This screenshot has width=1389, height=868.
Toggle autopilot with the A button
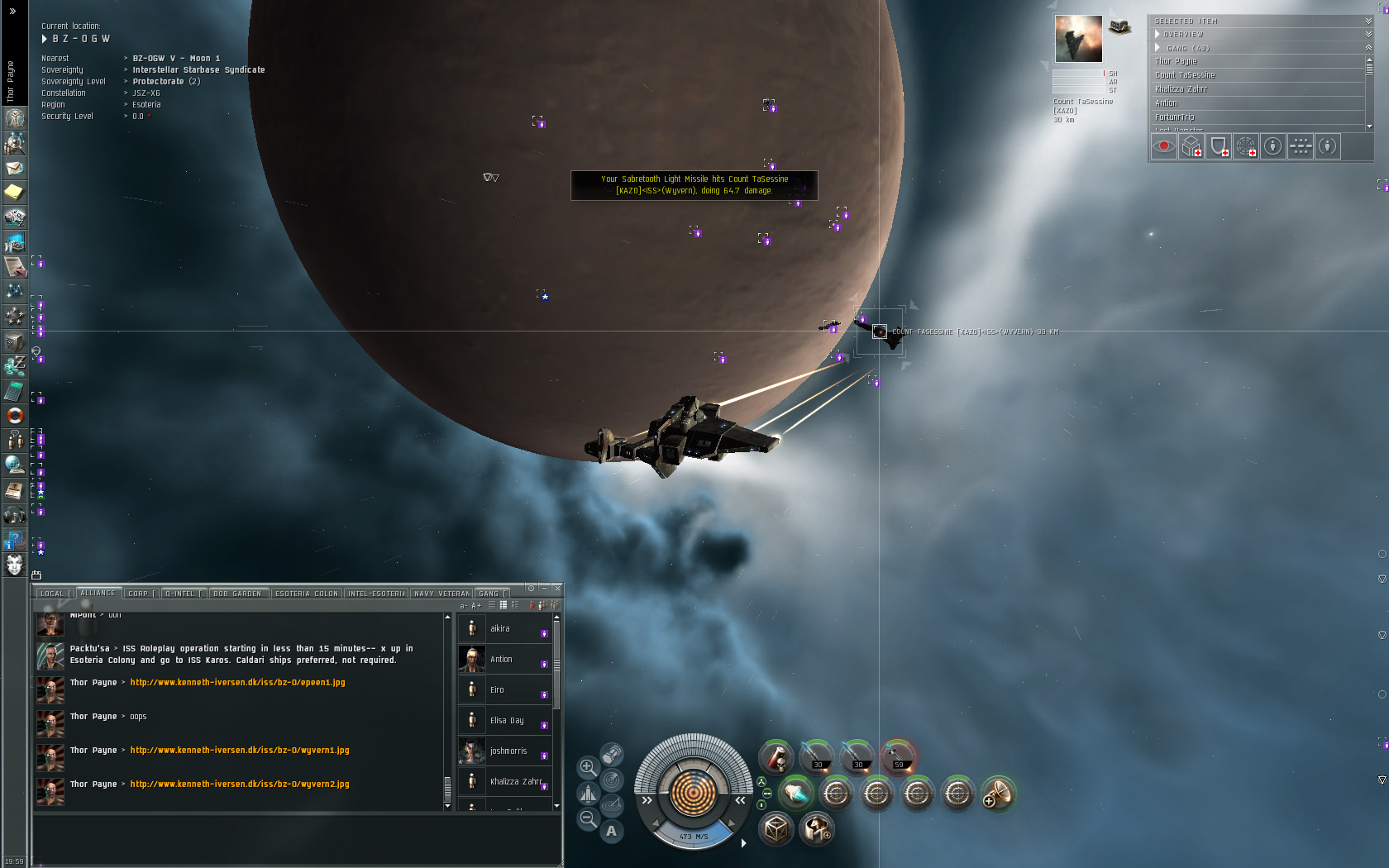click(611, 831)
